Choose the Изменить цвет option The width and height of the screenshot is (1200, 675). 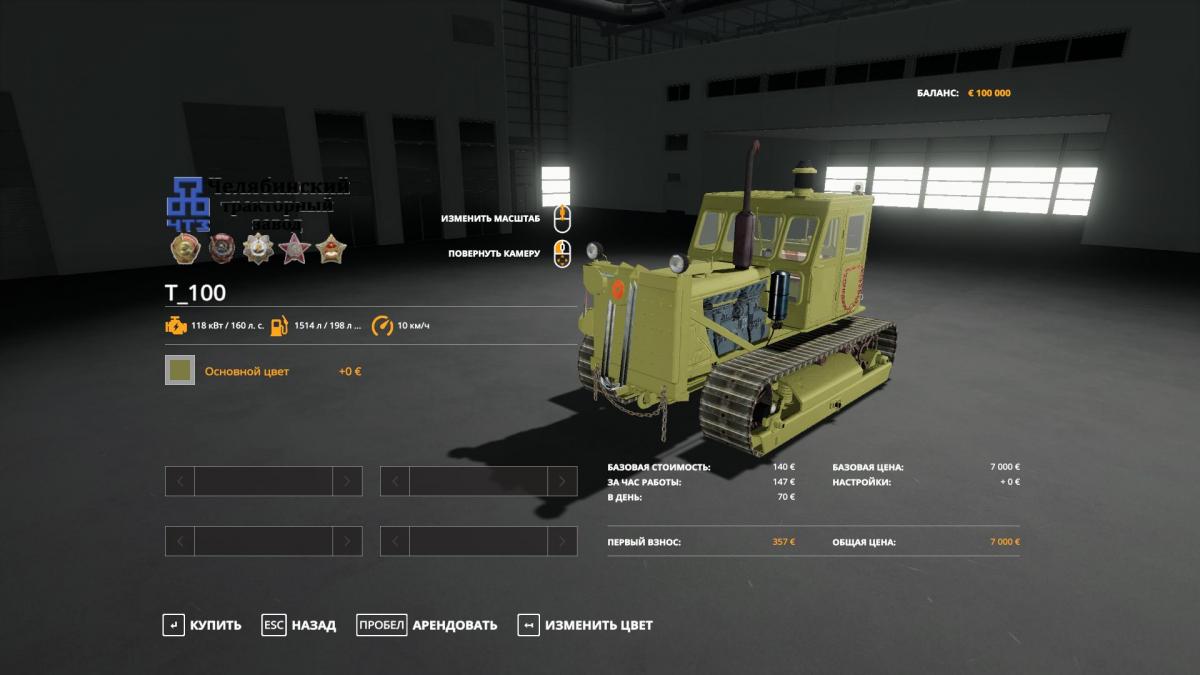point(585,625)
